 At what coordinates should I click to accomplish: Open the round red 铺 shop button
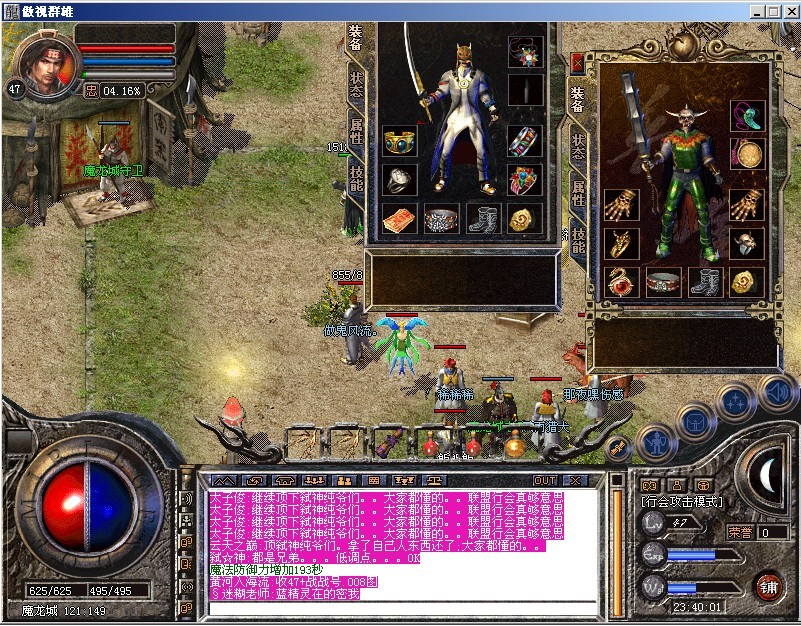click(x=768, y=586)
